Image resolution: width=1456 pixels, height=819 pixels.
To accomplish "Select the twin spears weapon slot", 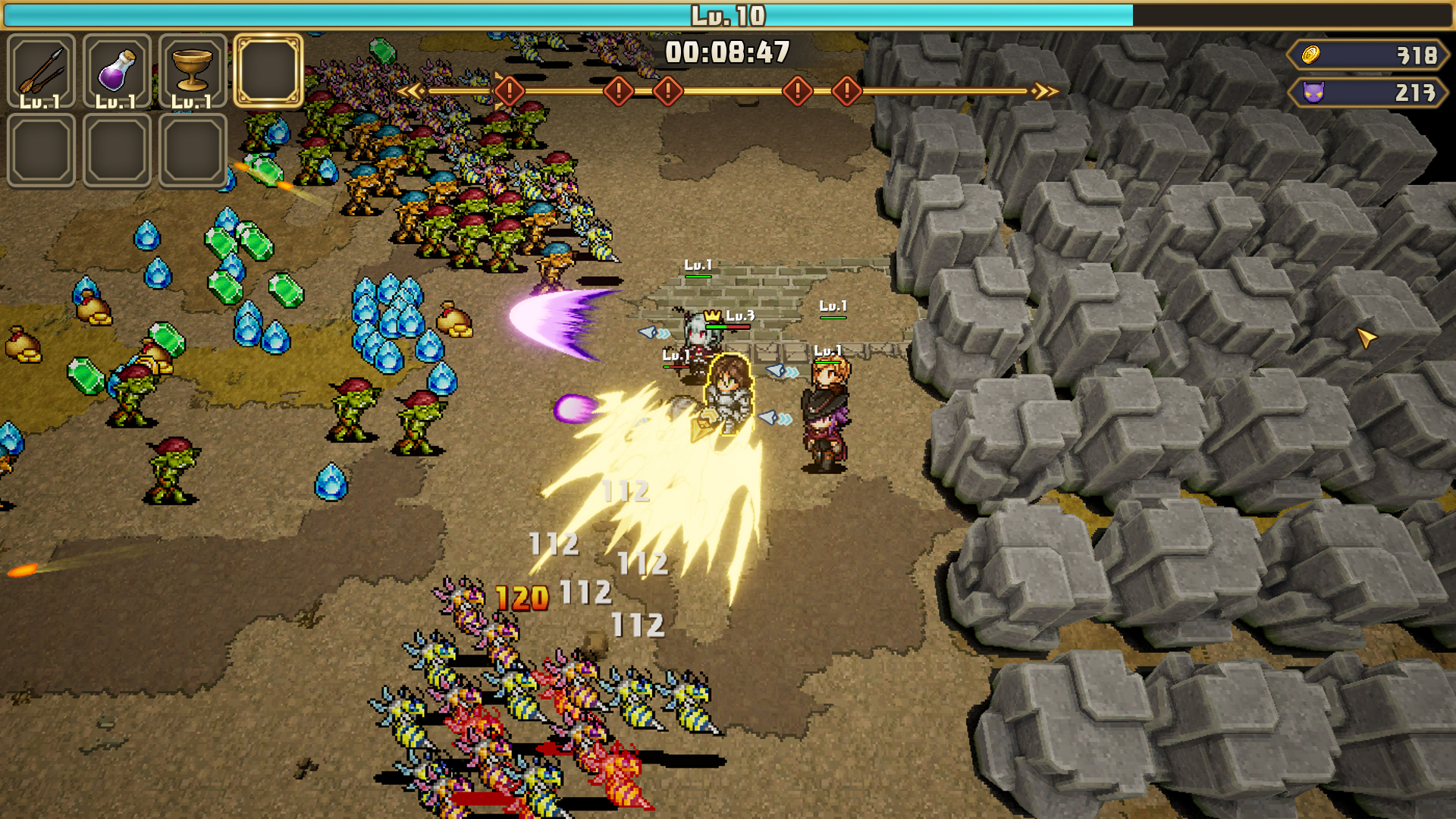I will point(41,71).
